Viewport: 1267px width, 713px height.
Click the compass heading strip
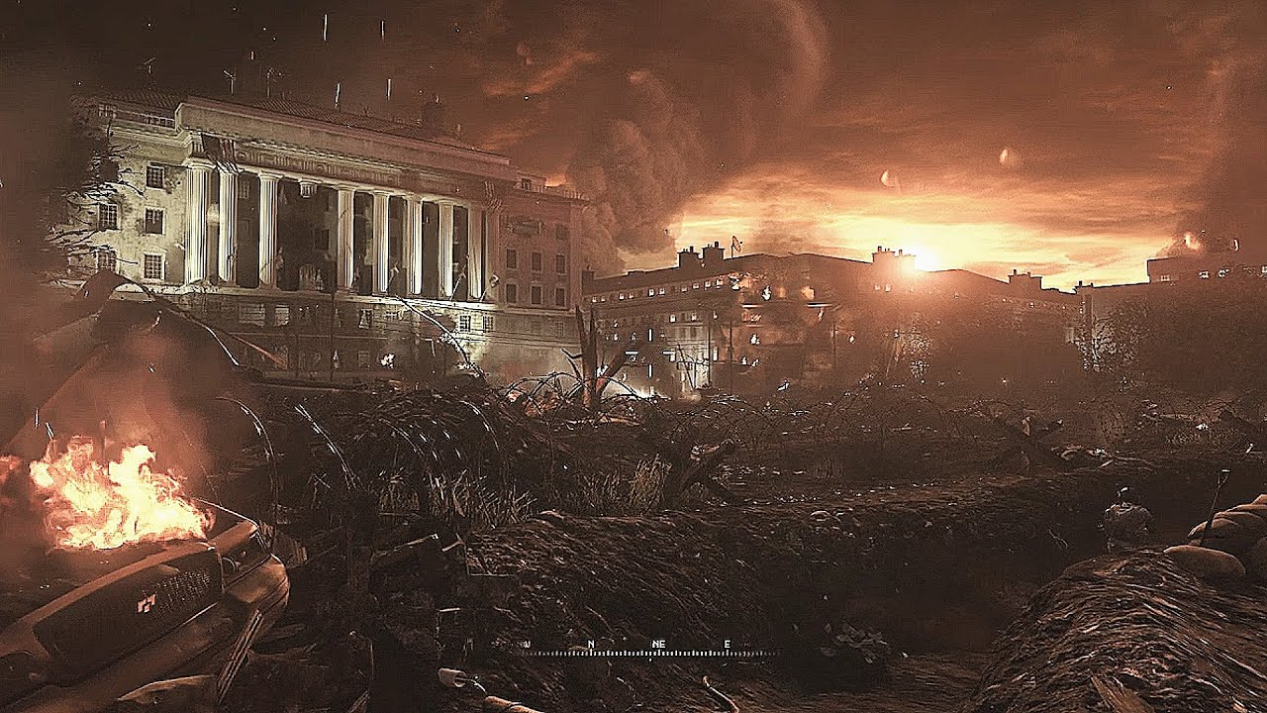click(x=648, y=649)
